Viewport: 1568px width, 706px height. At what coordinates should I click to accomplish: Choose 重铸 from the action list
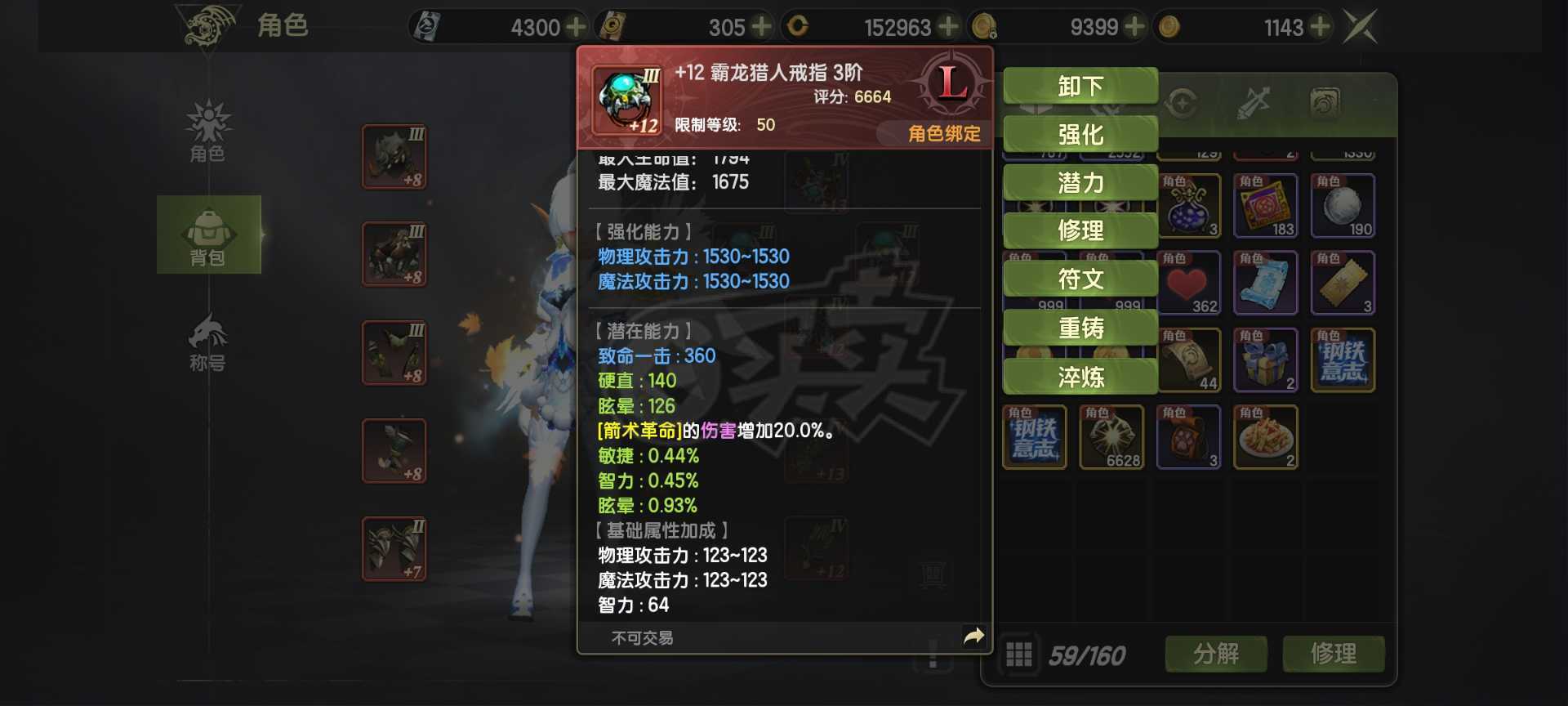point(1080,327)
